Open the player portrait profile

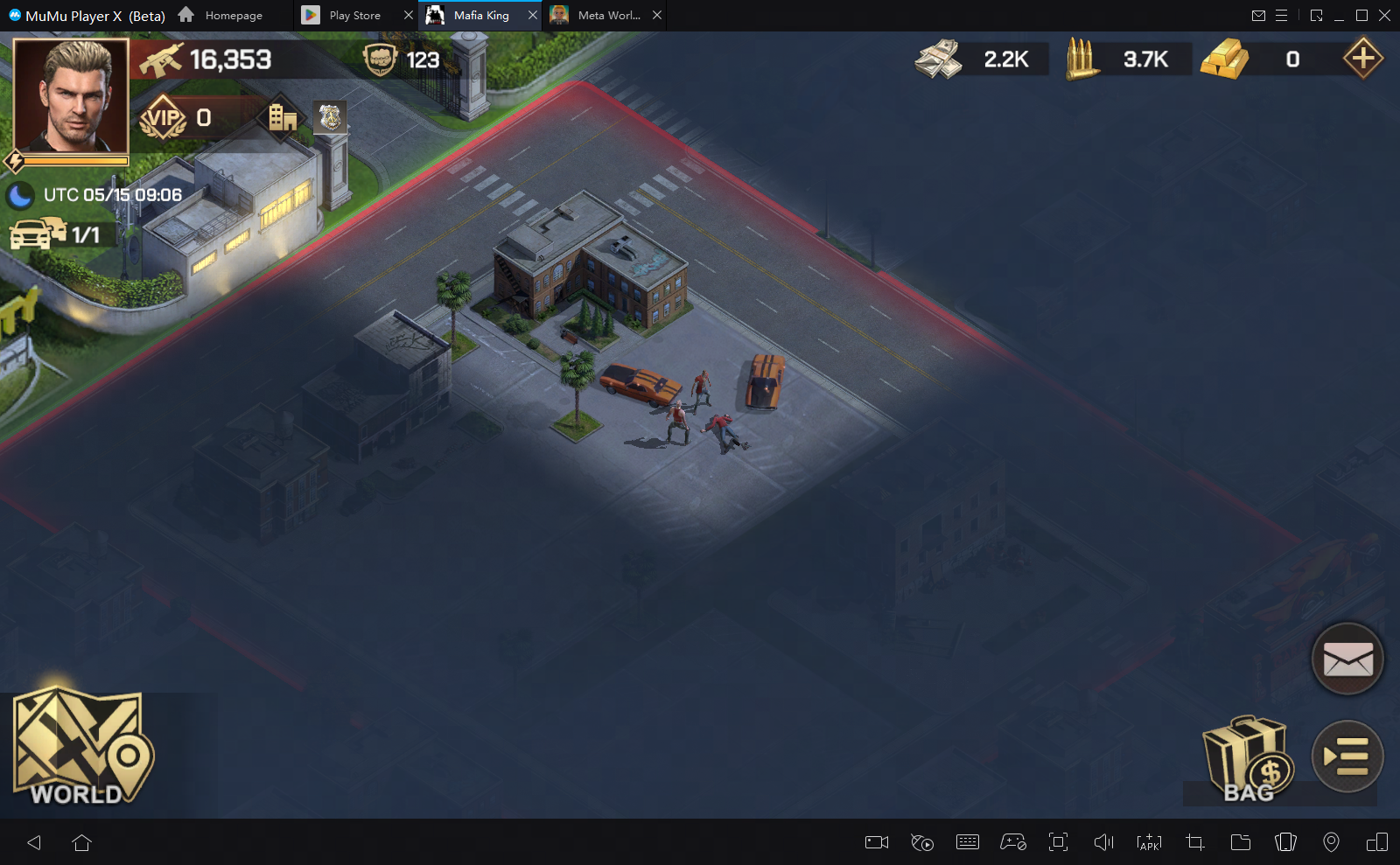click(71, 96)
